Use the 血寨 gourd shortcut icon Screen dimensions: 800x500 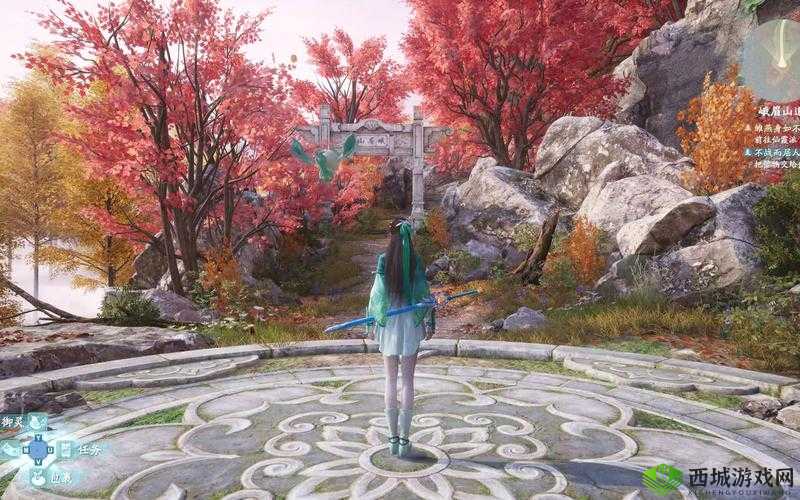37,477
